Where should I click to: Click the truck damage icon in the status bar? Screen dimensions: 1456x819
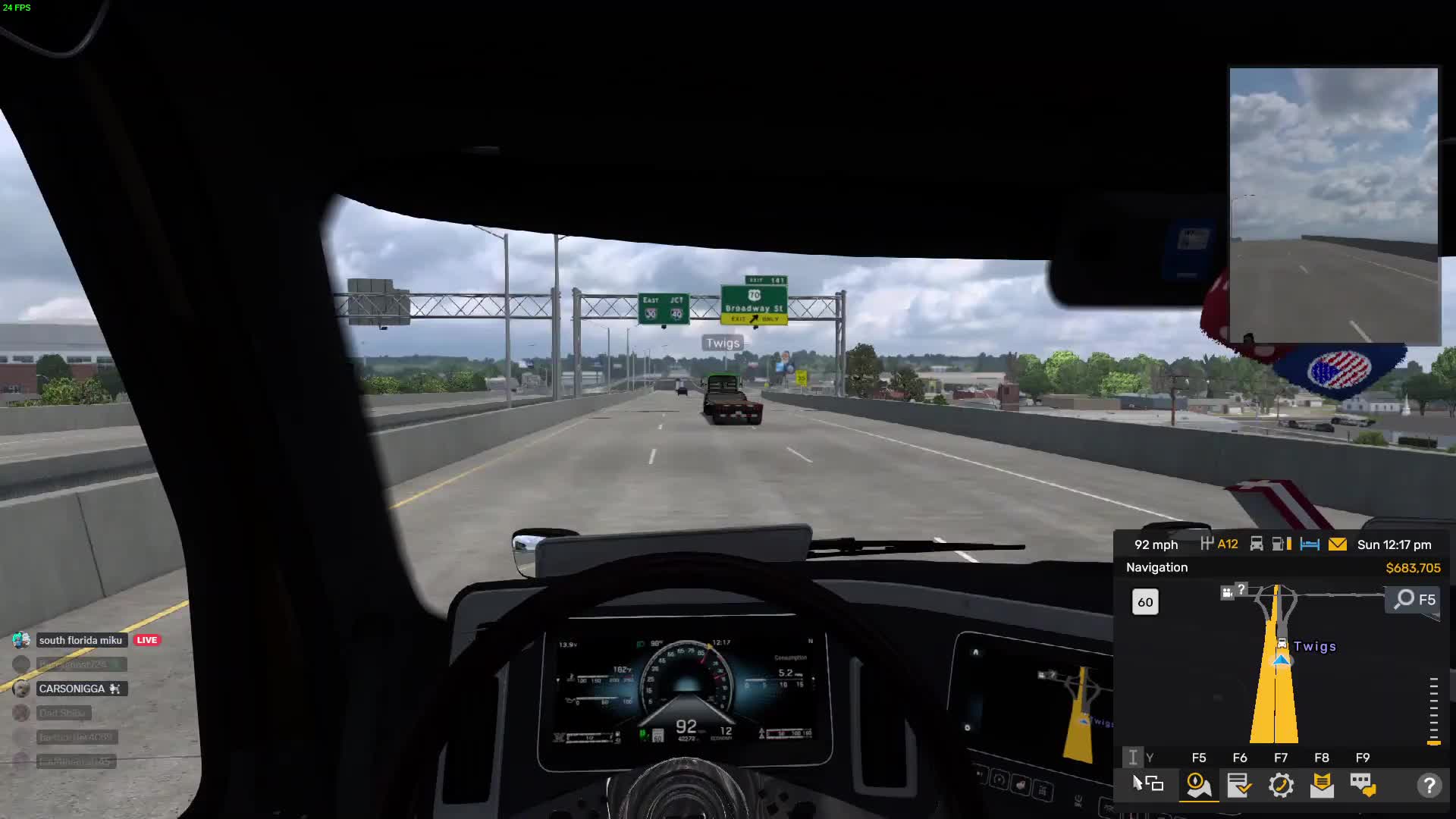point(1256,544)
